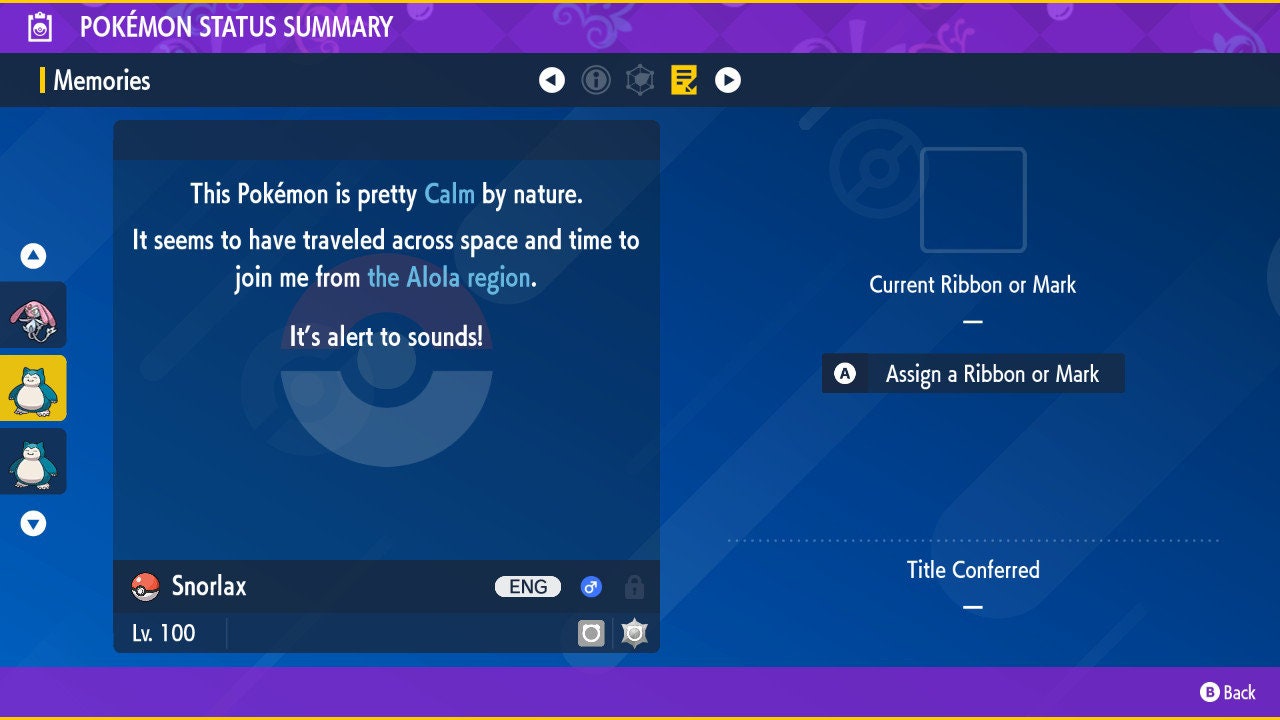
Task: Click the down arrow below the Pokémon list
Action: pos(34,523)
